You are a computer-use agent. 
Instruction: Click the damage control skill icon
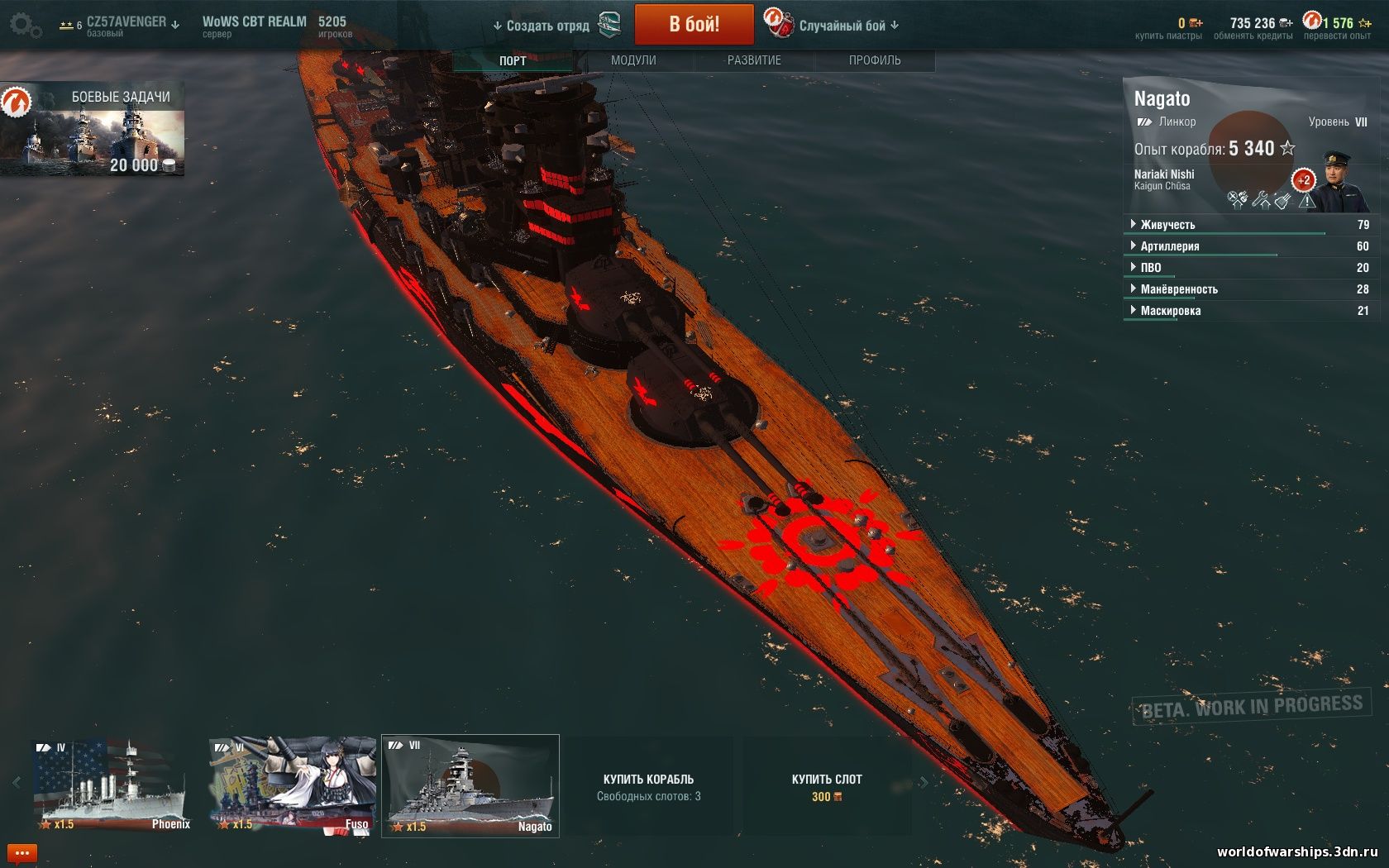[1282, 201]
